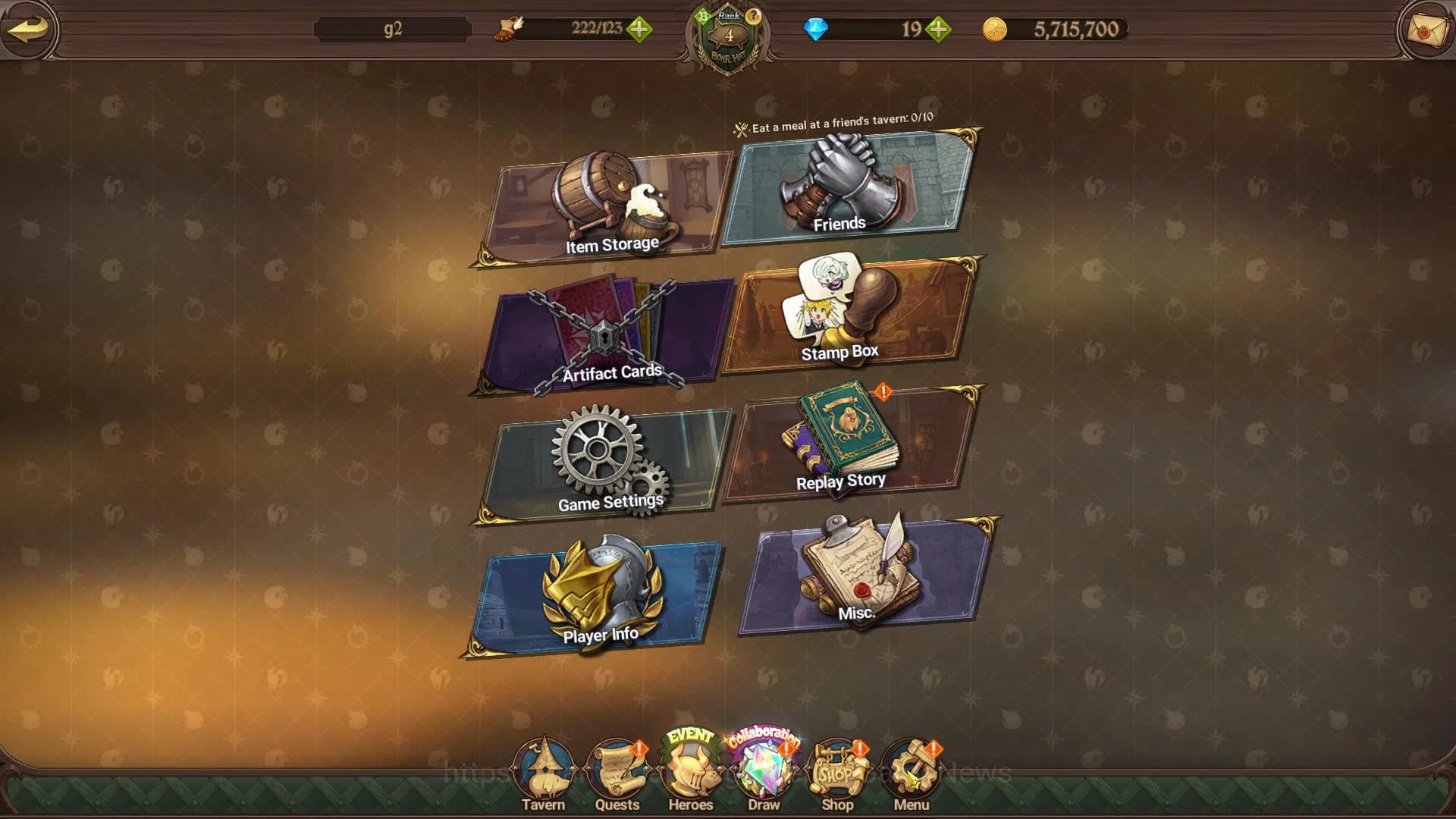This screenshot has width=1456, height=819.
Task: Open Replay Story
Action: click(846, 444)
